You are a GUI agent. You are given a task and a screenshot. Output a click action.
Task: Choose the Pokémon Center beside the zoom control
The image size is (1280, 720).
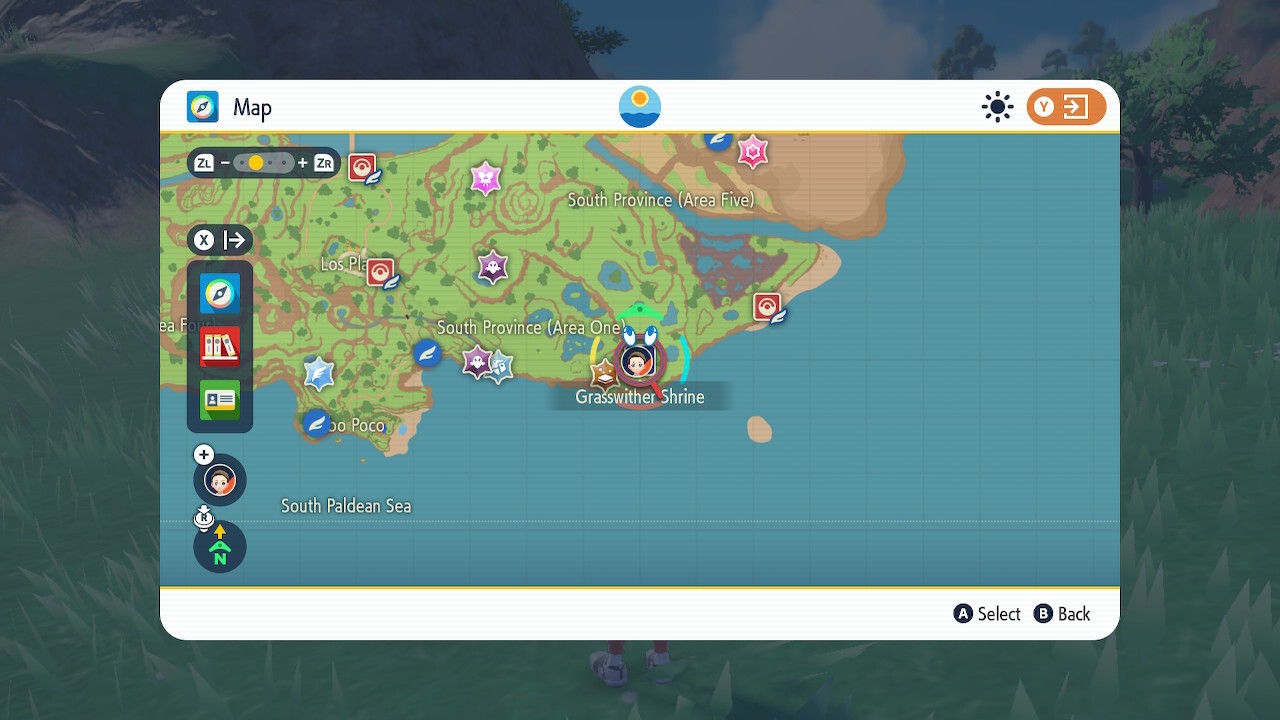(362, 167)
